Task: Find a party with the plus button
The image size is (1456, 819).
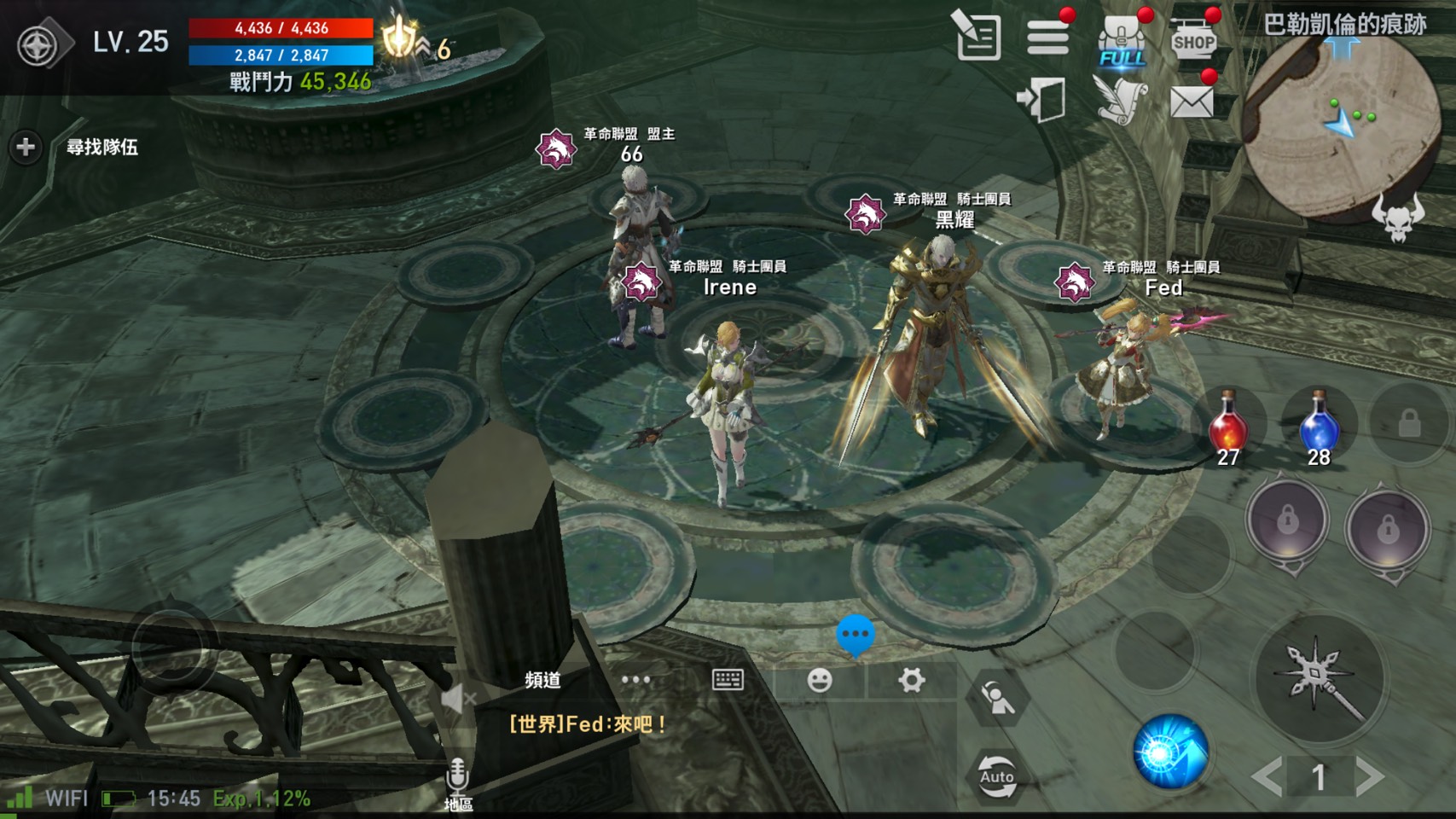Action: pos(26,148)
